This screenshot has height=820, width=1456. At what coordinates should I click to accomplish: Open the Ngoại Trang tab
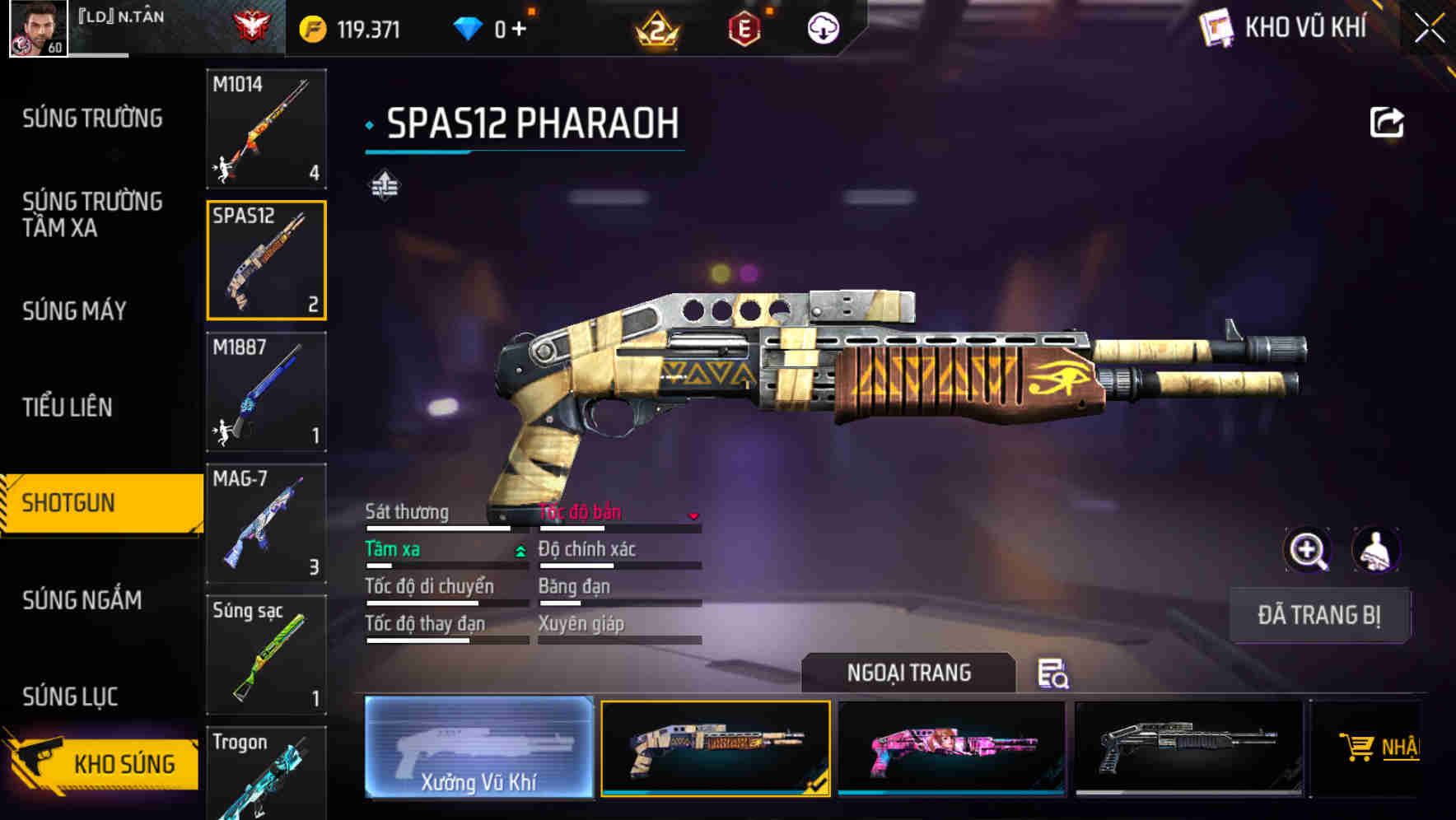tap(910, 673)
